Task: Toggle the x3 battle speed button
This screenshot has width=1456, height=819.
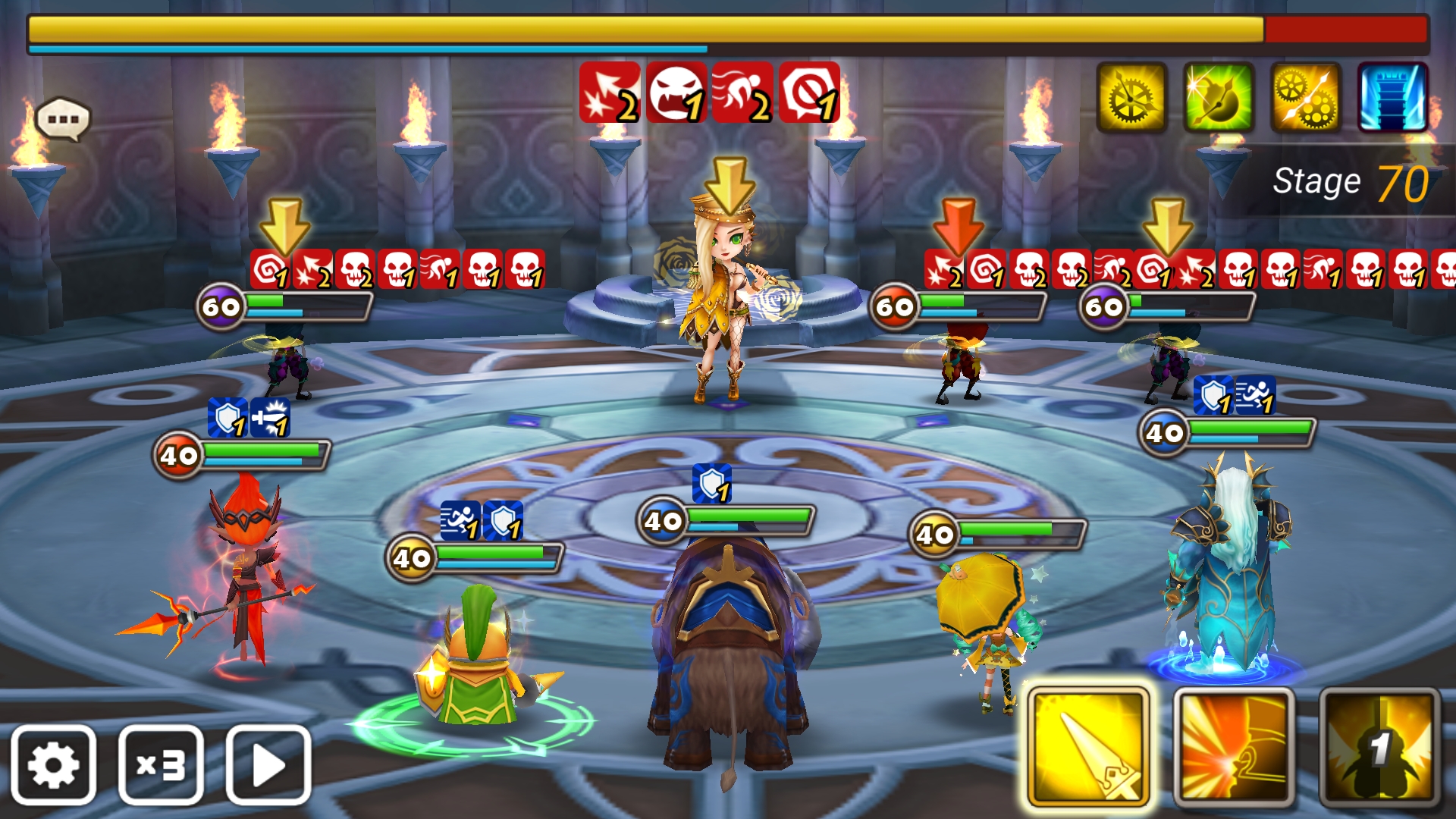Action: coord(161,764)
